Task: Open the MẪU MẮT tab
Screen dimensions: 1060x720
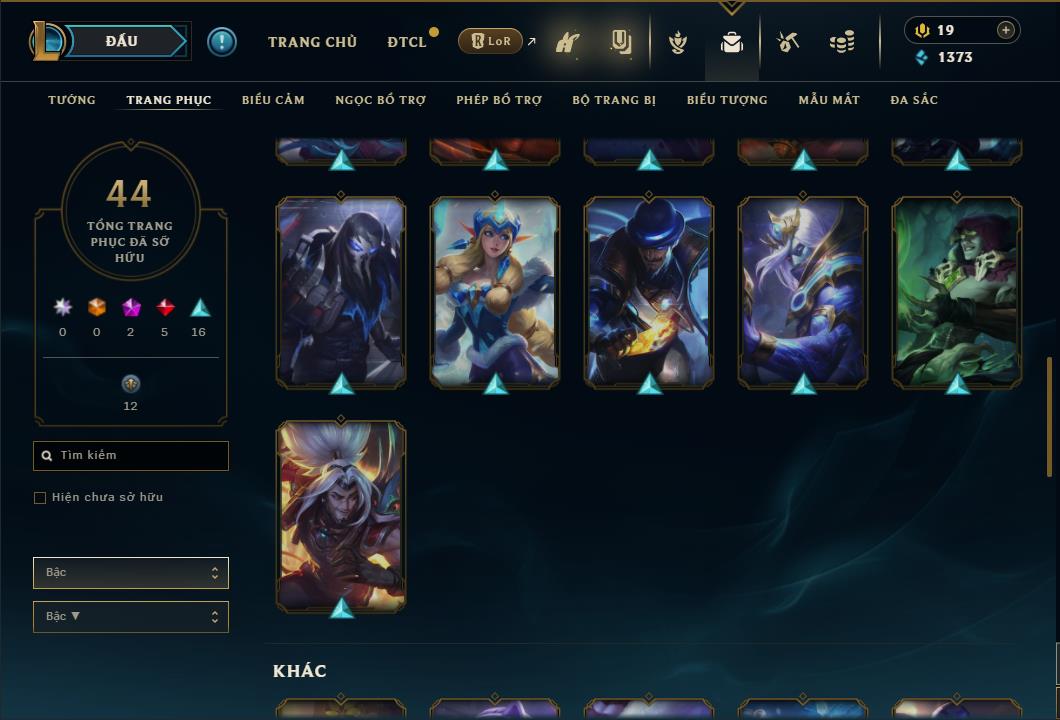Action: click(x=829, y=100)
